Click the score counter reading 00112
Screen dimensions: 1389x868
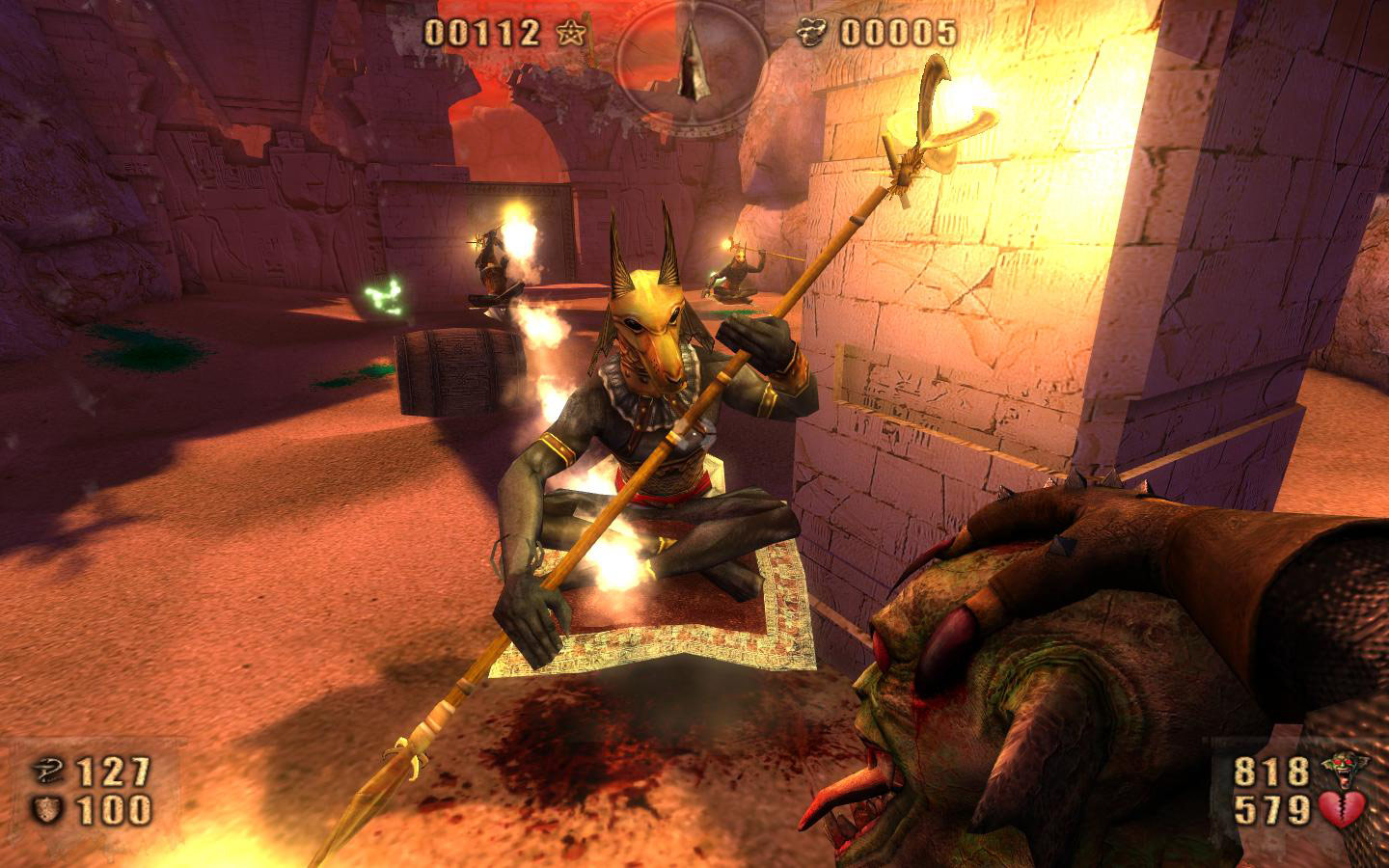point(482,34)
